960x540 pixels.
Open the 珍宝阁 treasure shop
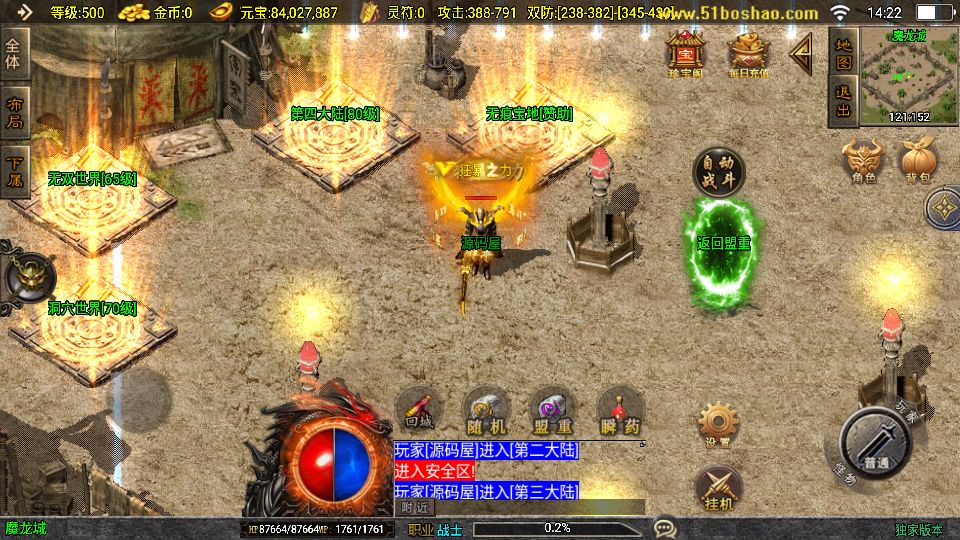pyautogui.click(x=687, y=53)
